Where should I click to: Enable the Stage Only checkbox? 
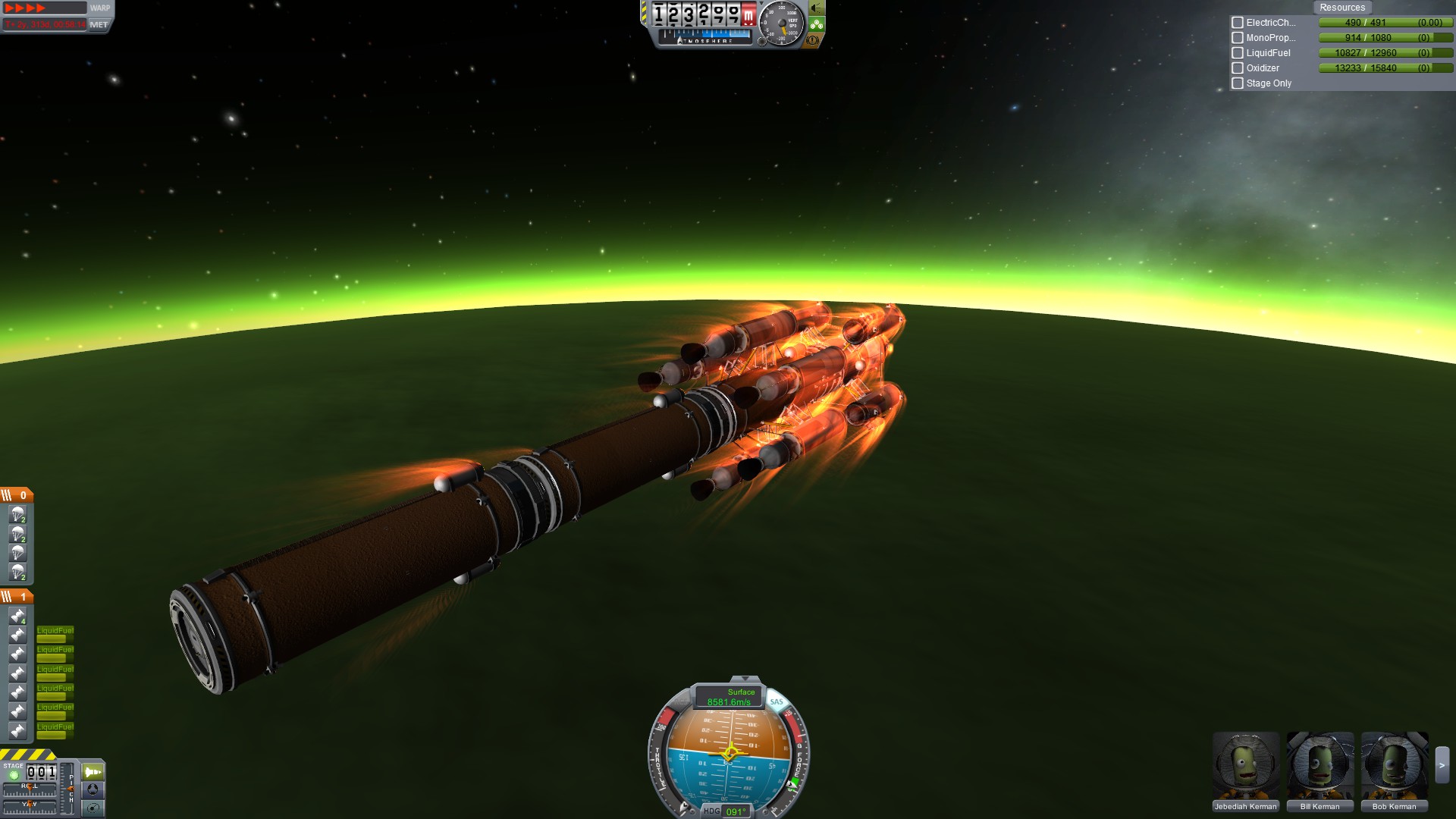(x=1238, y=83)
